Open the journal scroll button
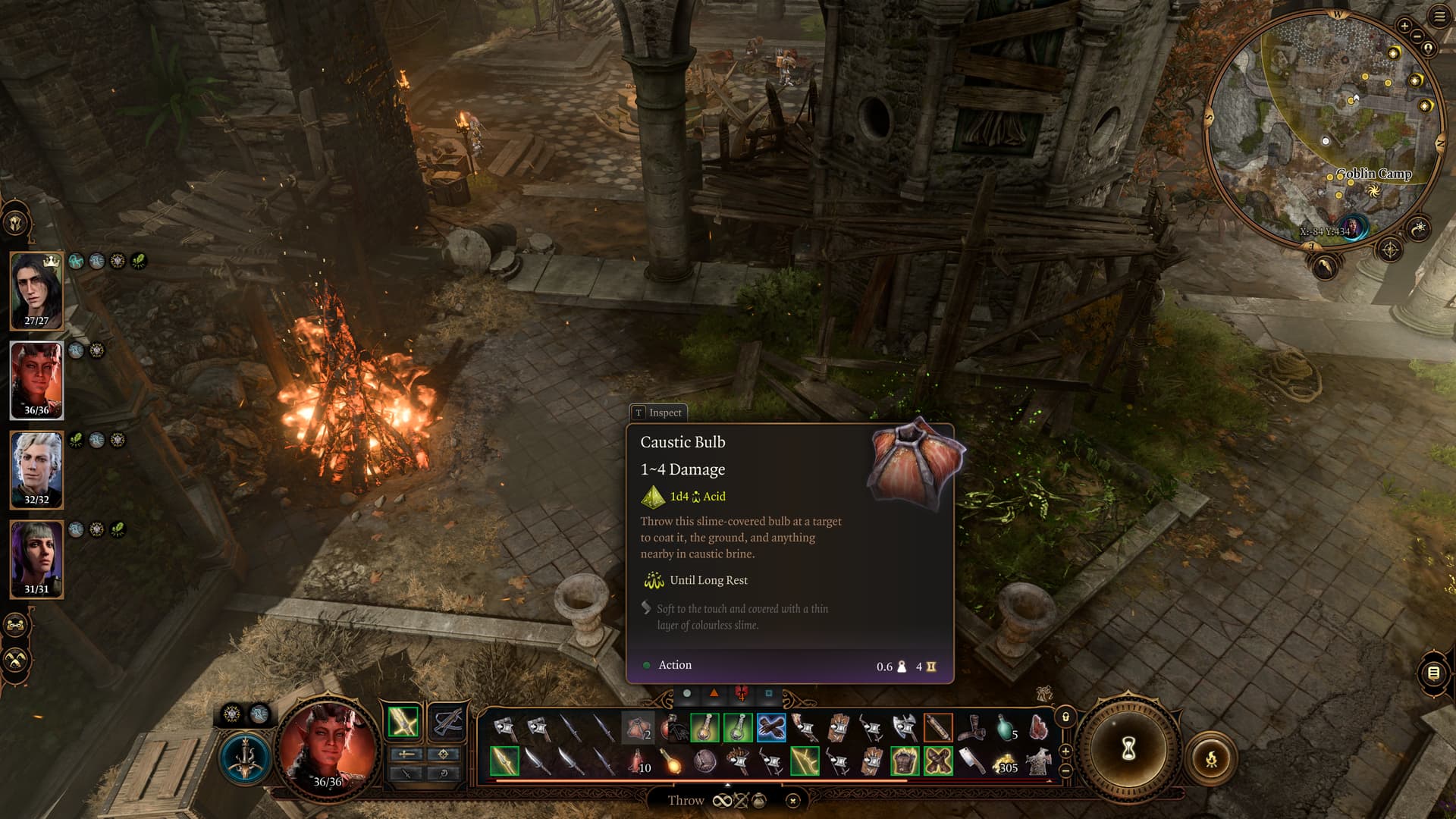The height and width of the screenshot is (819, 1456). [1433, 673]
